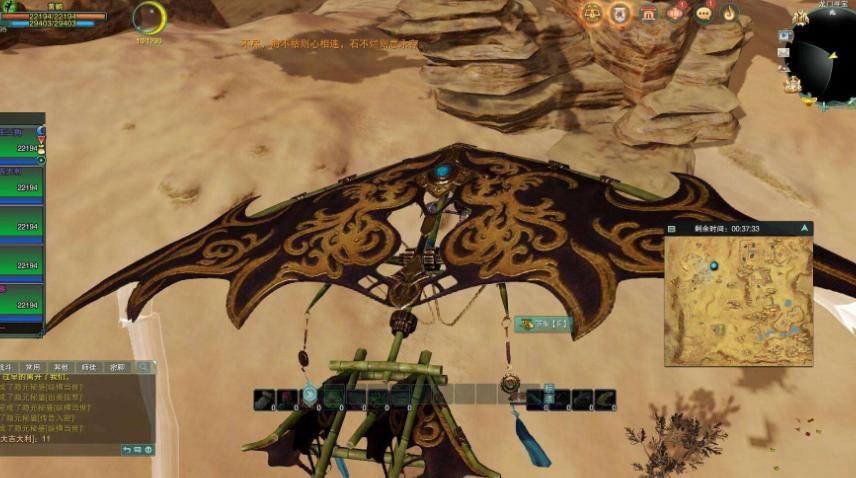Image resolution: width=856 pixels, height=478 pixels.
Task: Select the circular player portrait ring
Action: [150, 17]
